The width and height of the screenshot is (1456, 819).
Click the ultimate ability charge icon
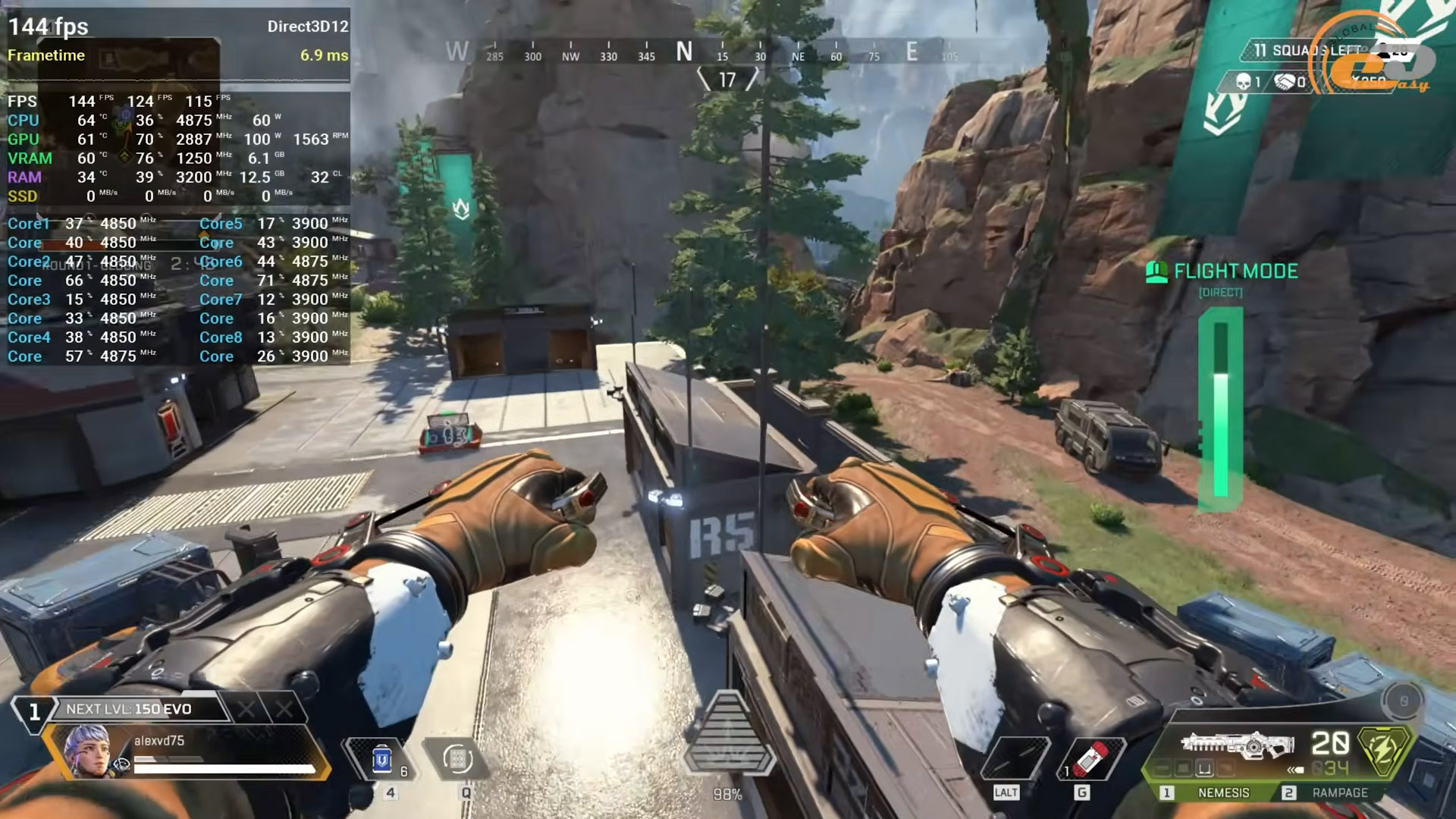pos(727,736)
